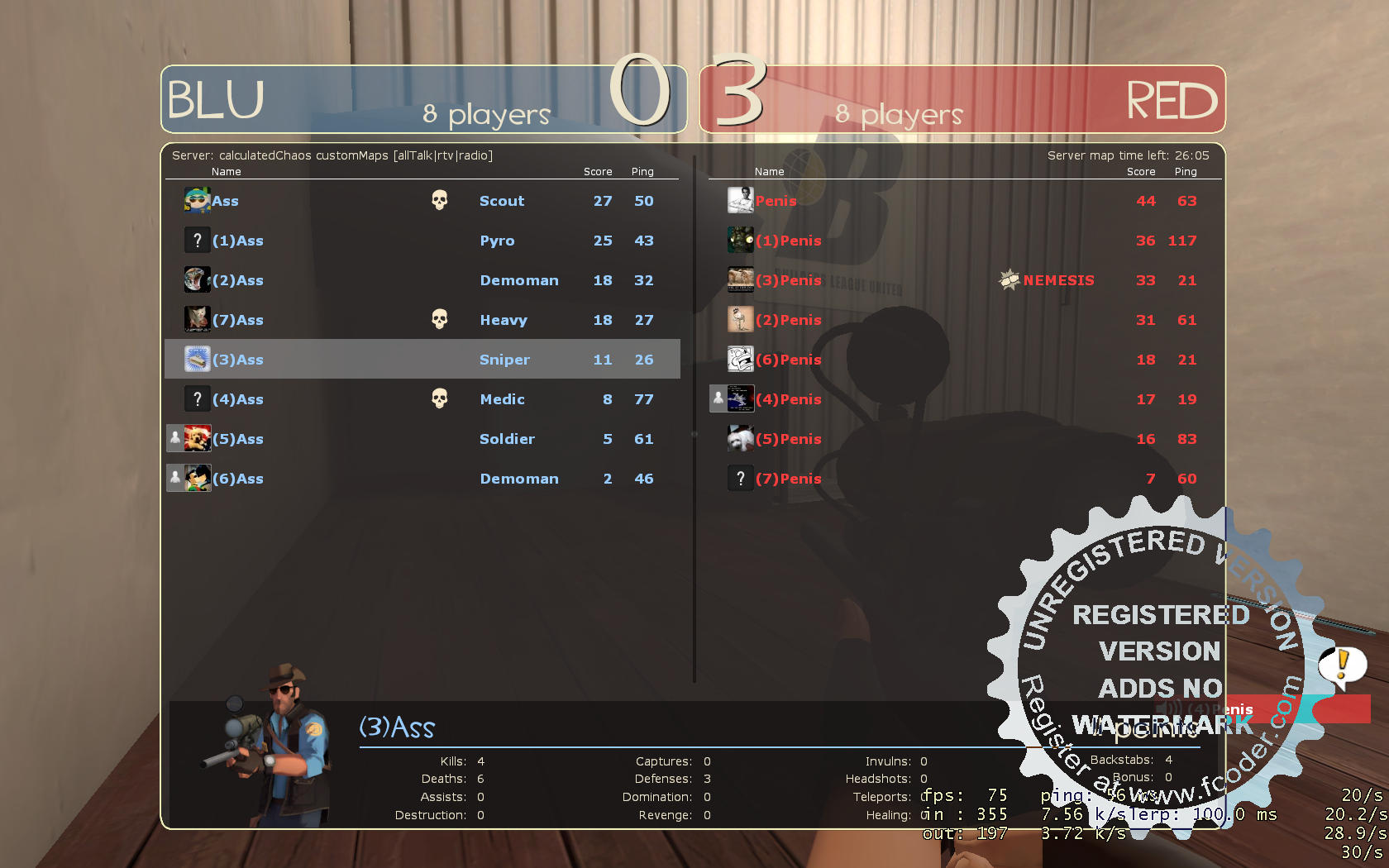
Task: Click the NEMESIS badge next to (3)Penis
Action: tap(1010, 279)
